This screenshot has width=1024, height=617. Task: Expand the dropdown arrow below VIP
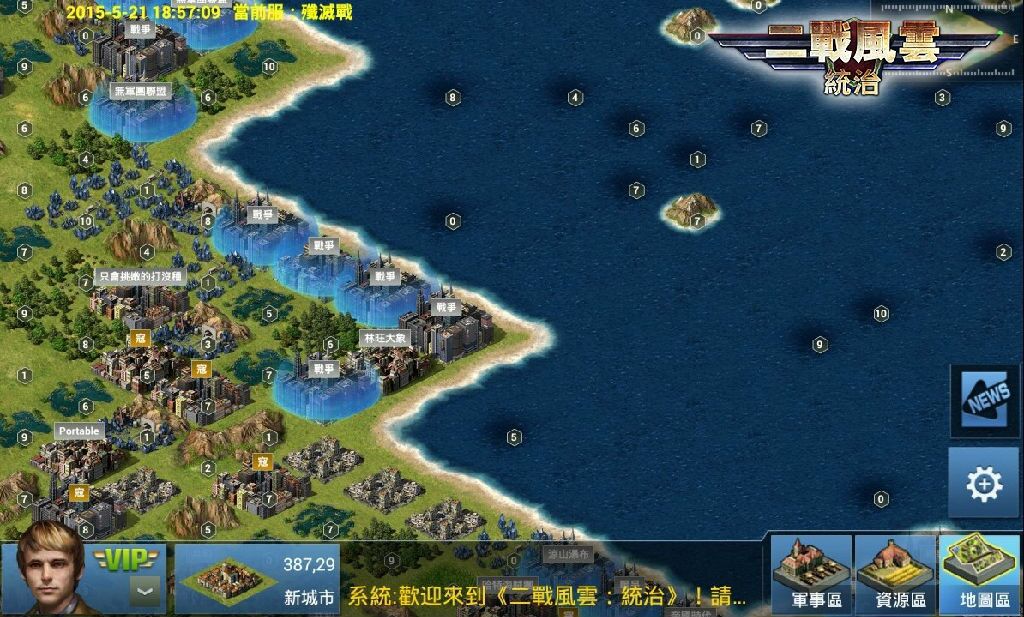tap(146, 591)
